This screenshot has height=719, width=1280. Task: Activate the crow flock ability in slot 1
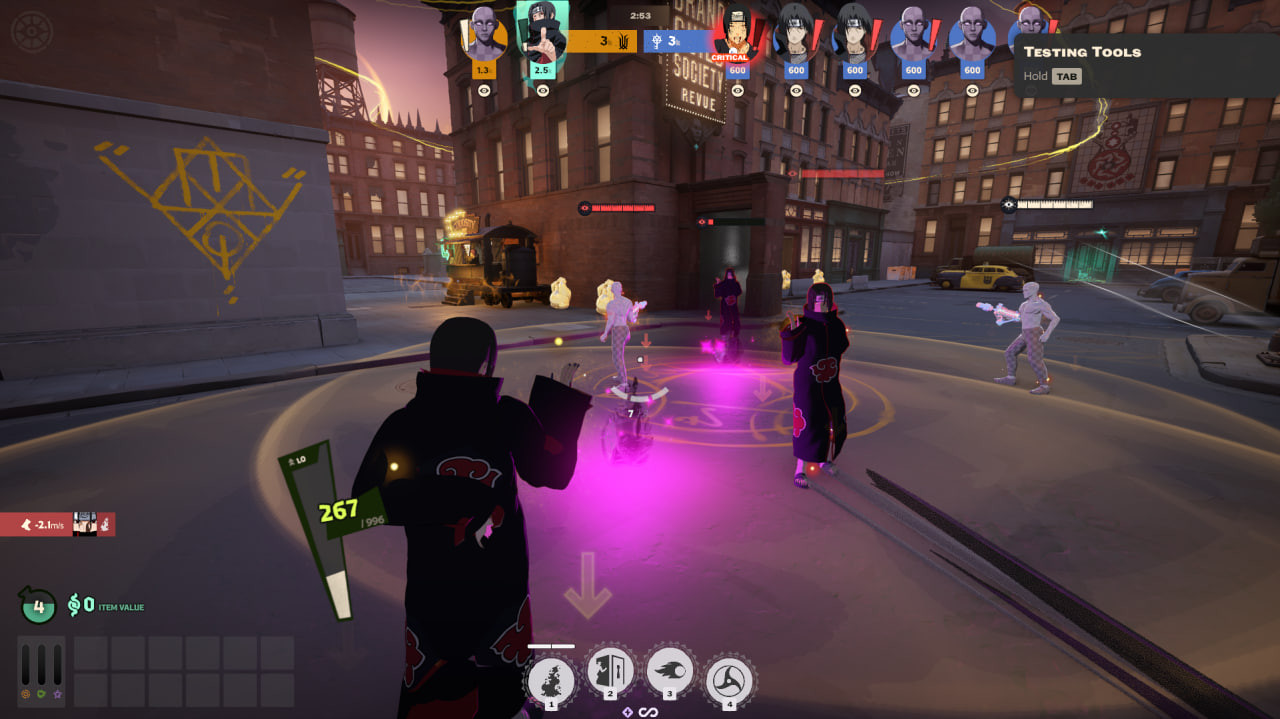point(551,681)
